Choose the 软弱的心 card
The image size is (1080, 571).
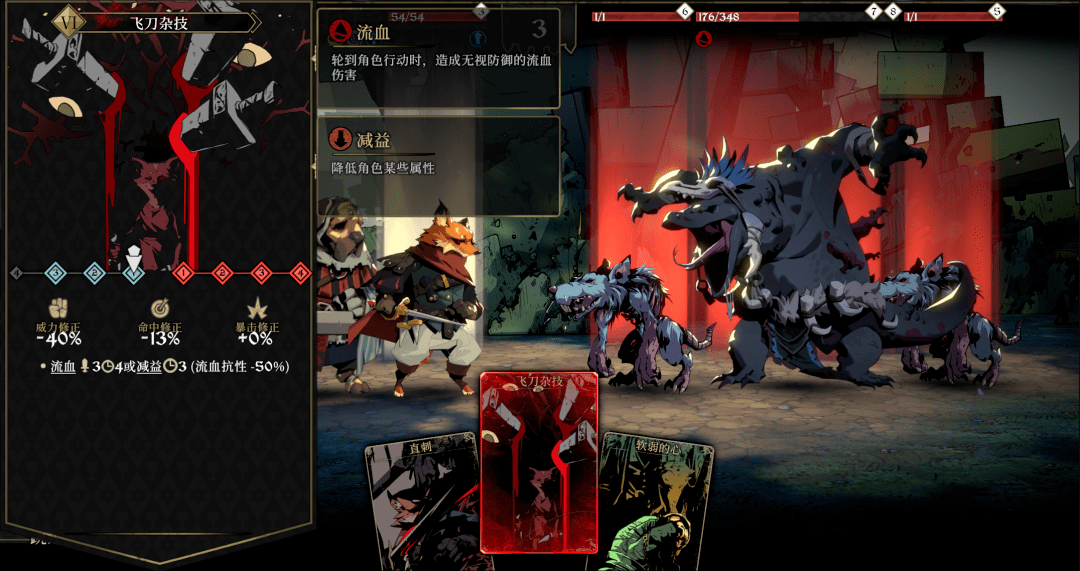tap(660, 500)
